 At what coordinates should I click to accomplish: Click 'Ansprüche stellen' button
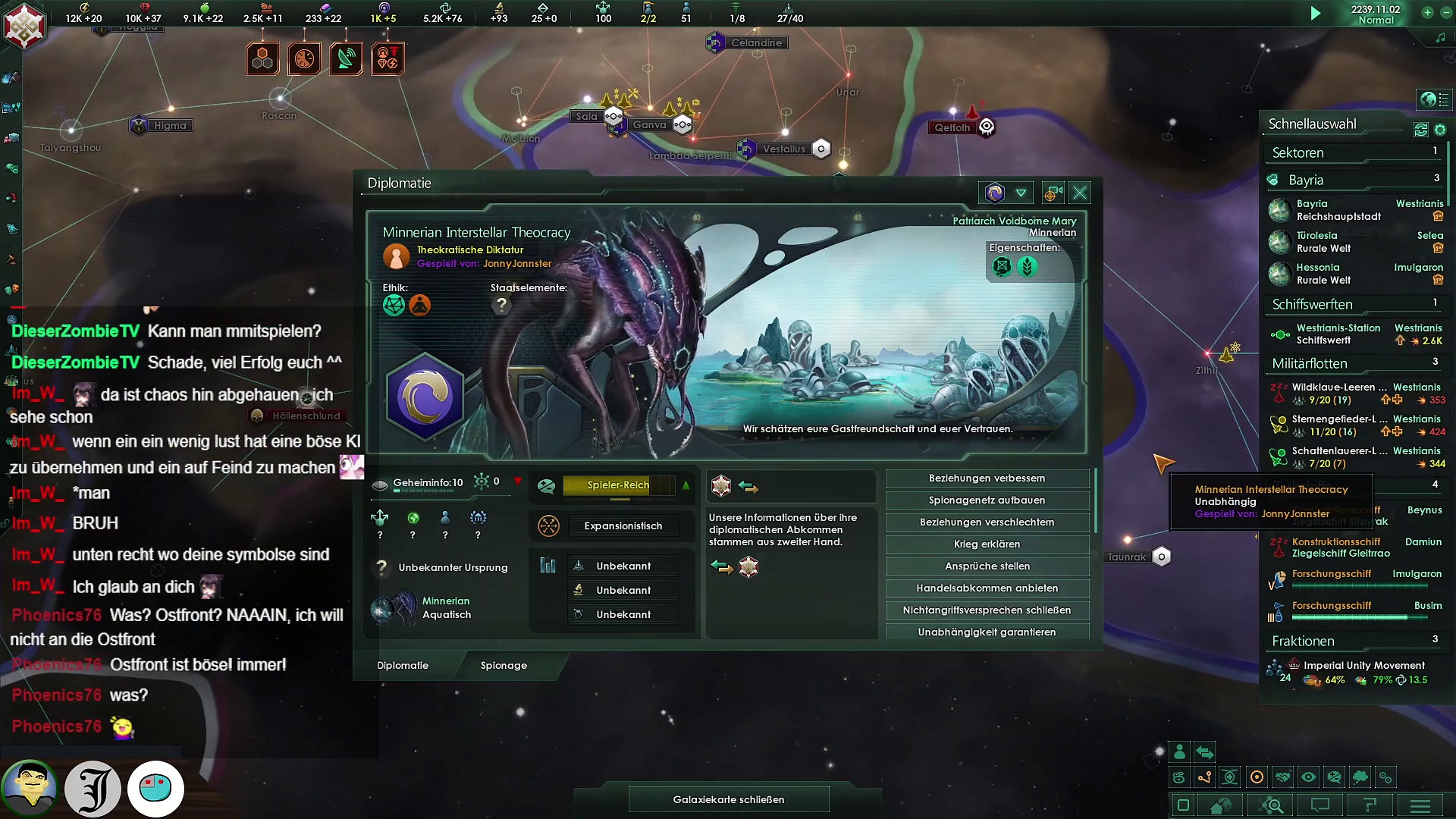(x=987, y=566)
